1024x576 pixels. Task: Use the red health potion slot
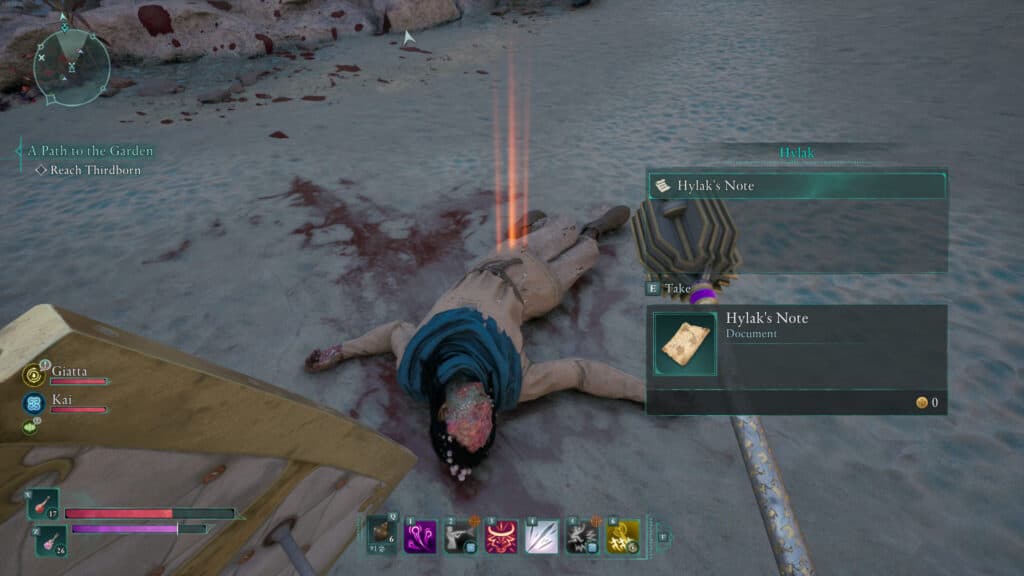pos(43,504)
